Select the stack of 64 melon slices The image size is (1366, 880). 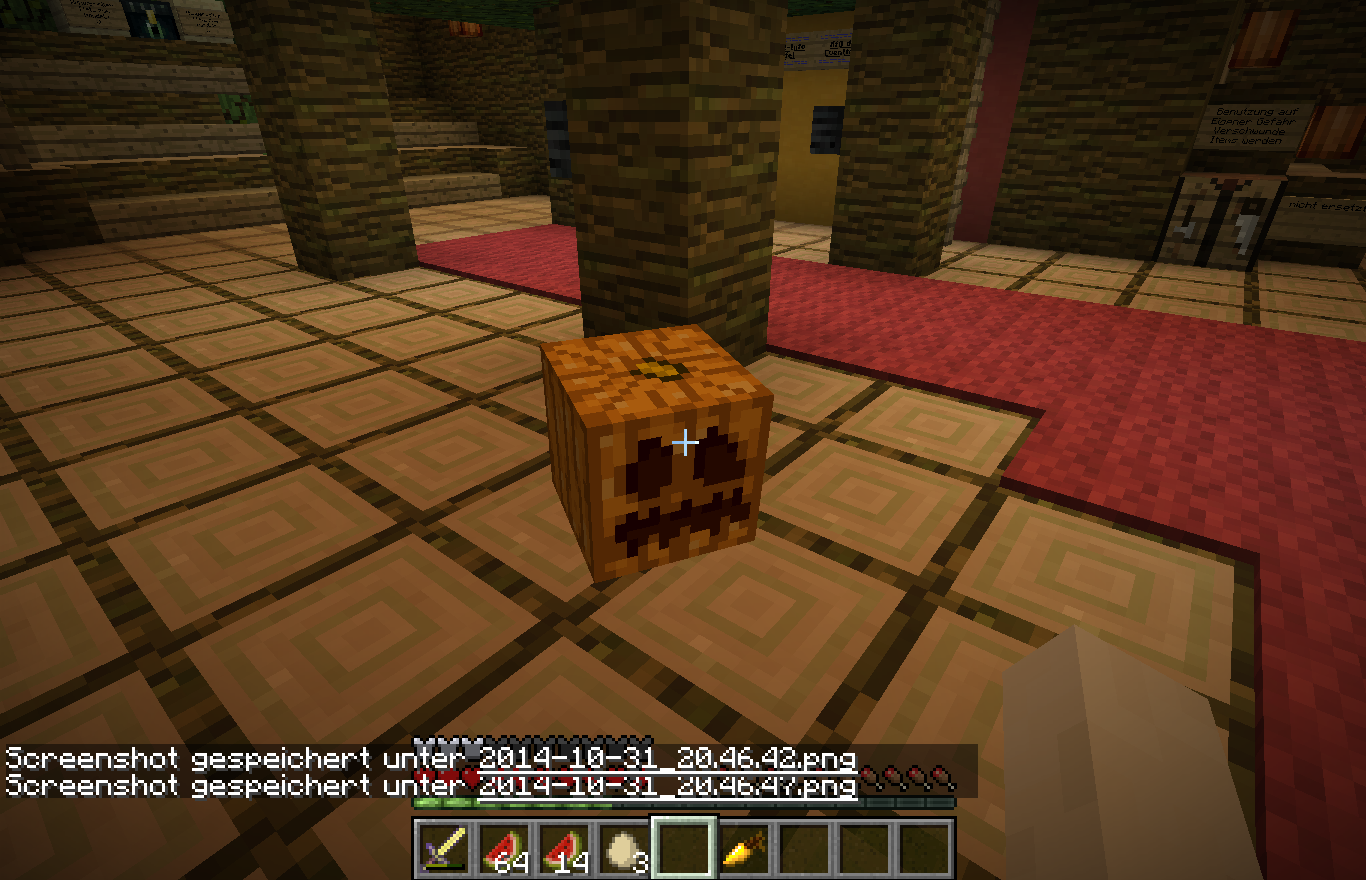[x=504, y=848]
